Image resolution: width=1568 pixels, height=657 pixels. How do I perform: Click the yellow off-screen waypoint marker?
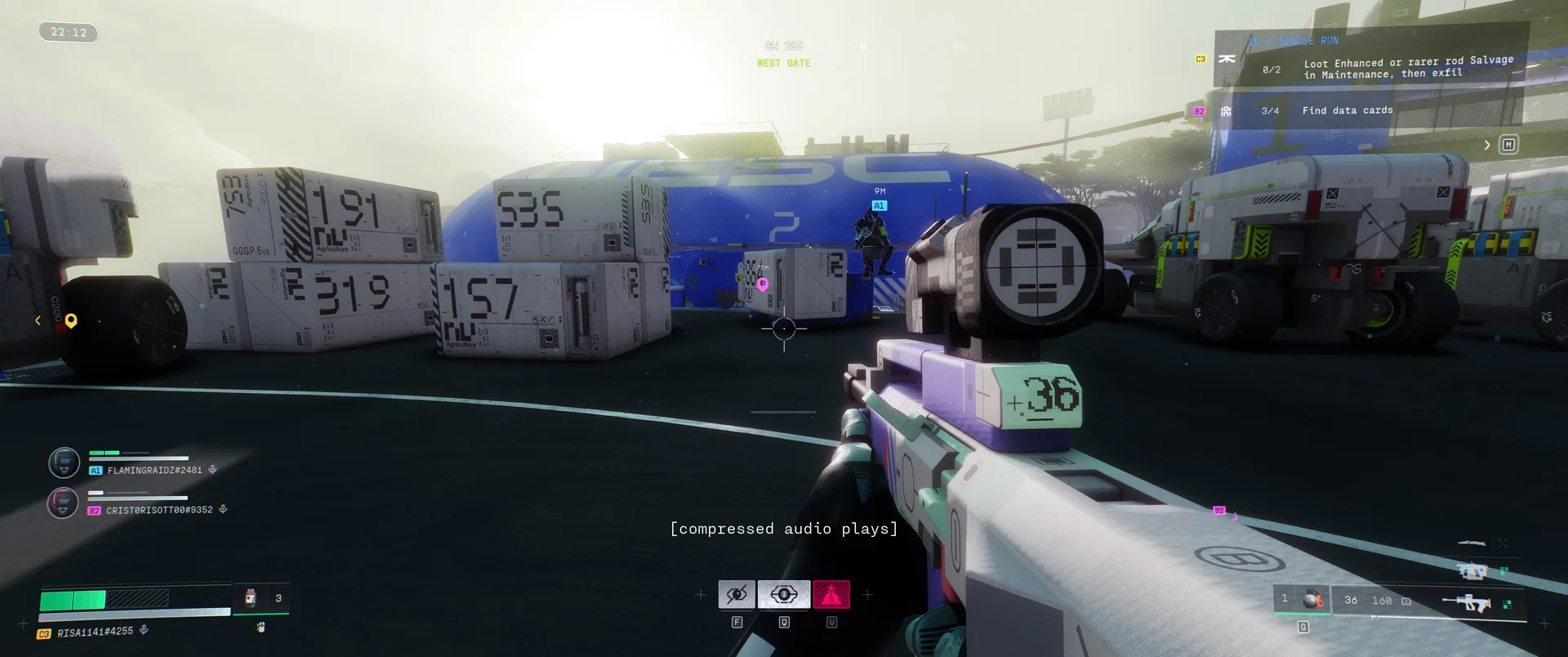[x=71, y=320]
